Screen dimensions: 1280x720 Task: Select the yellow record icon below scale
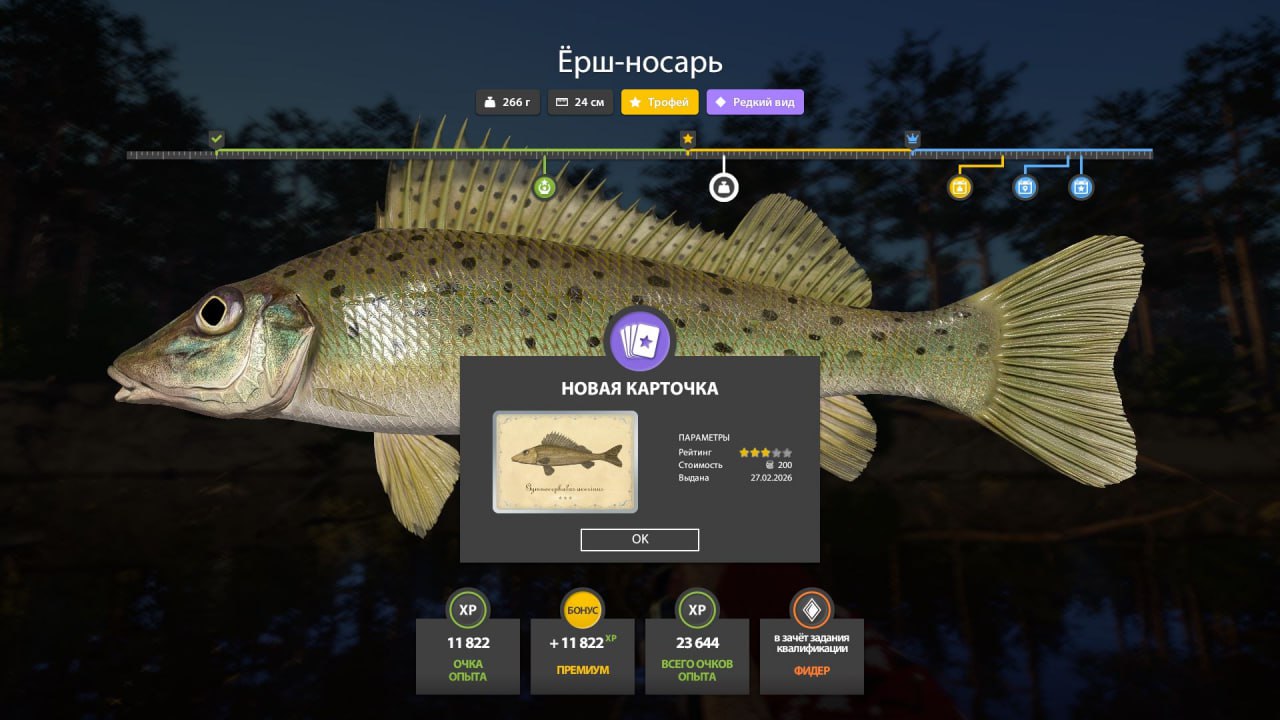(960, 187)
